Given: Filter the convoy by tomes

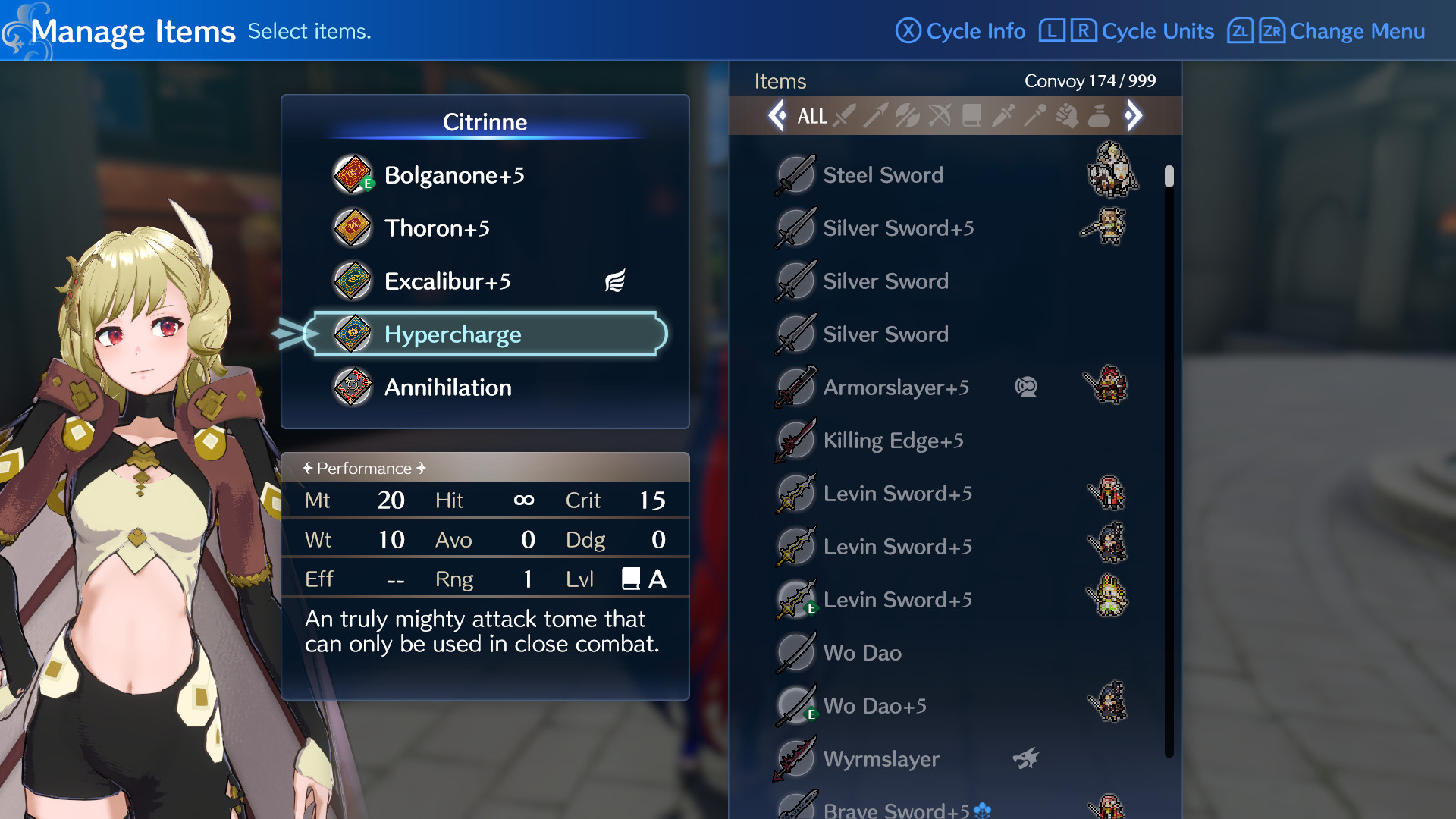Looking at the screenshot, I should [x=971, y=116].
